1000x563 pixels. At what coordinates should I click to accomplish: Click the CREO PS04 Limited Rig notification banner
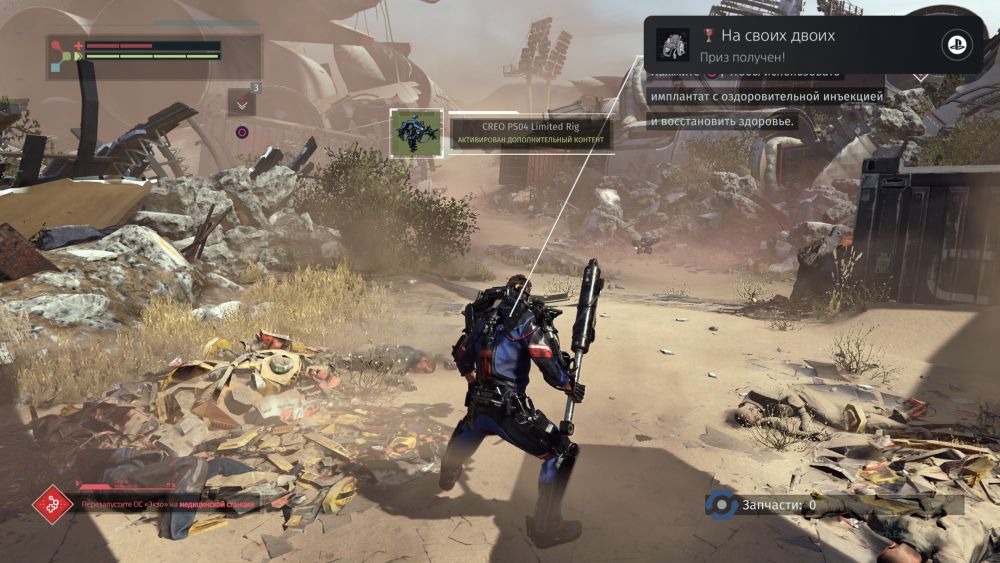[528, 132]
